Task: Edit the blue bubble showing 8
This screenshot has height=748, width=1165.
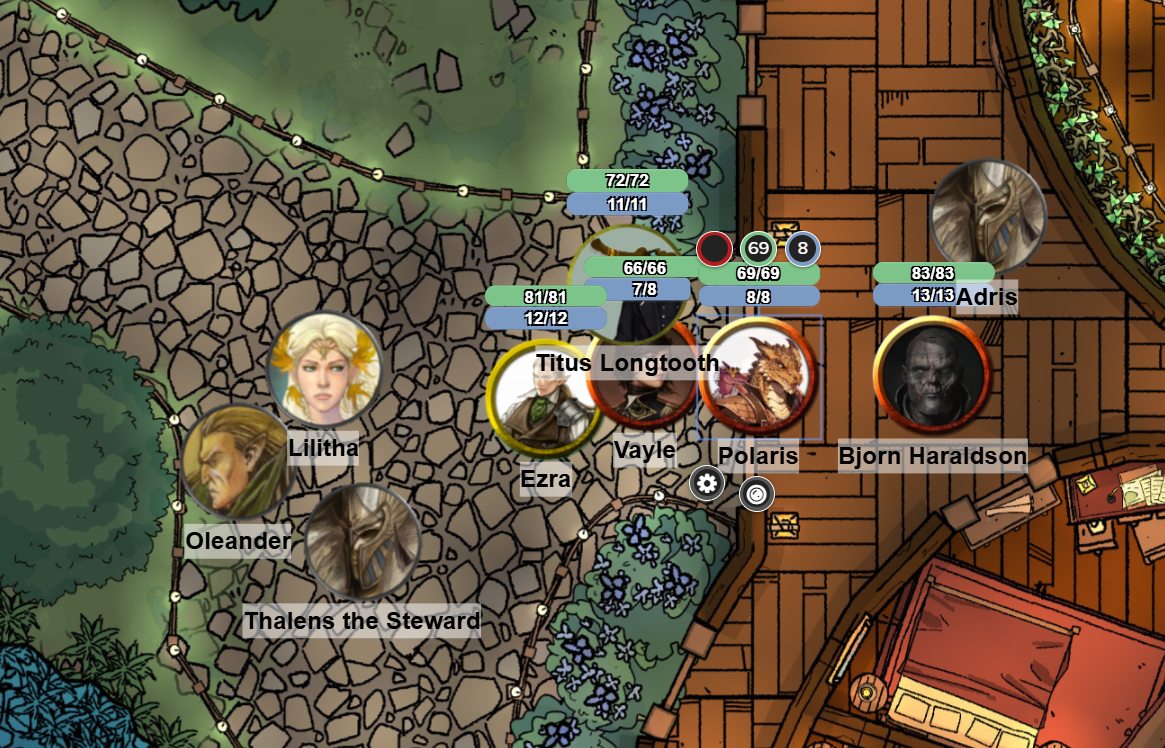Action: [803, 248]
